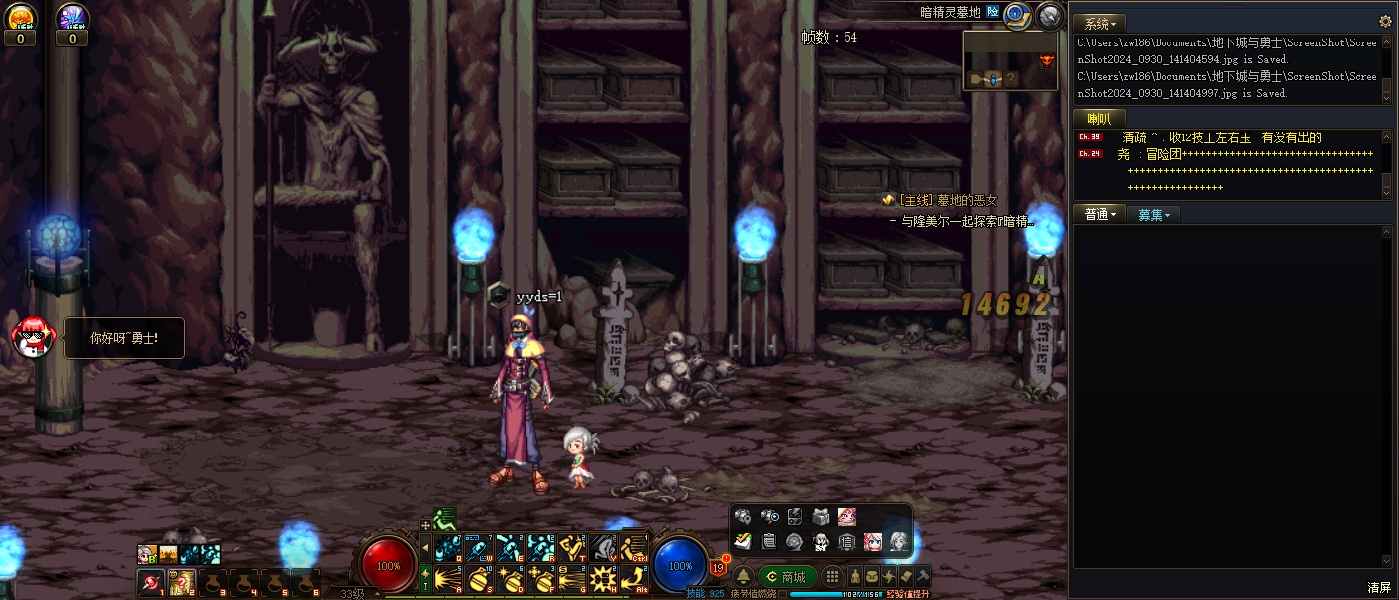Image resolution: width=1399 pixels, height=600 pixels.
Task: Open chat settings gear icon
Action: click(x=1049, y=15)
